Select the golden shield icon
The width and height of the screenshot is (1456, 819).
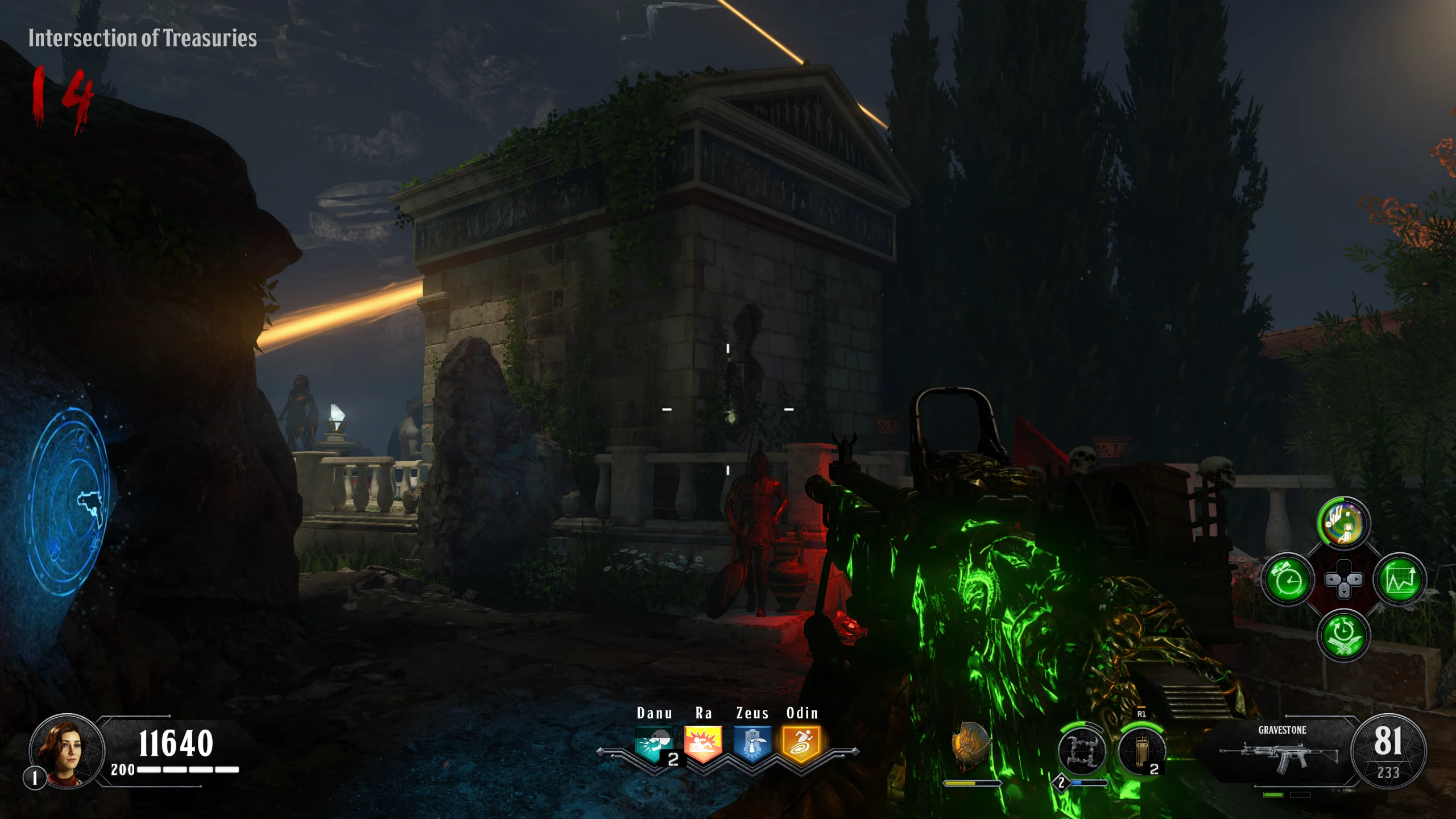click(x=971, y=746)
